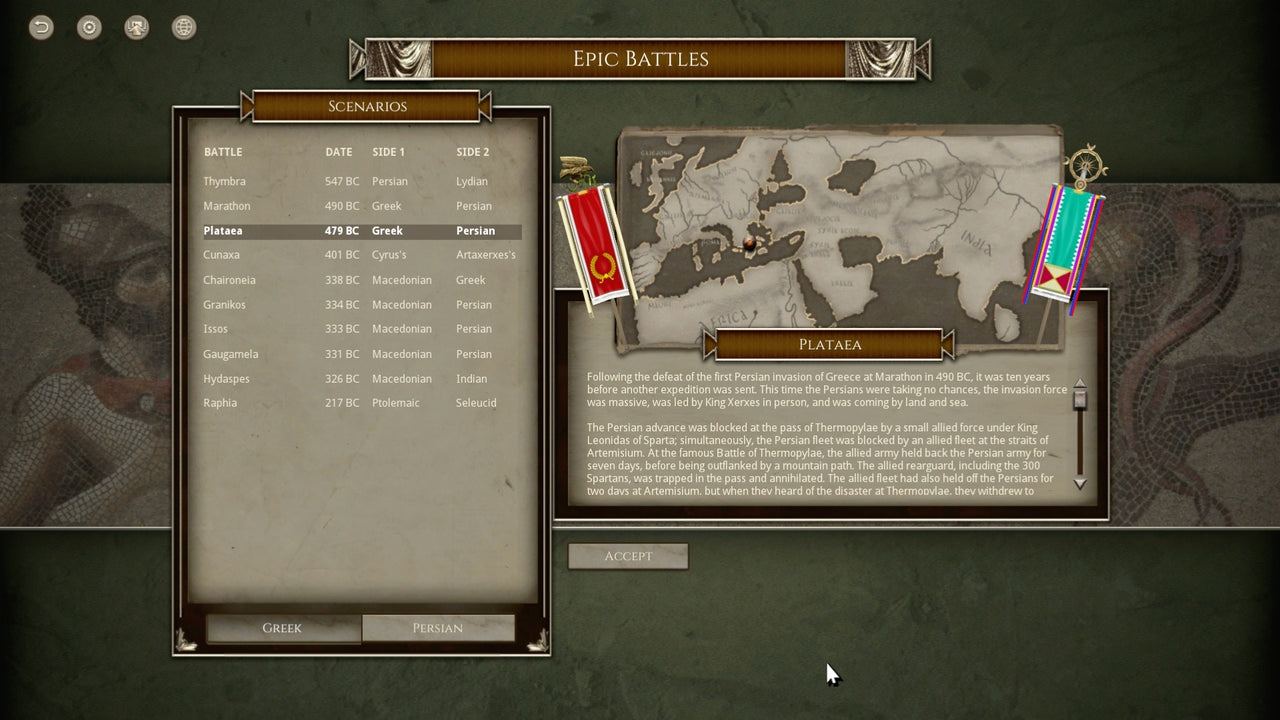
Task: Click the back arrow icon
Action: pyautogui.click(x=39, y=27)
